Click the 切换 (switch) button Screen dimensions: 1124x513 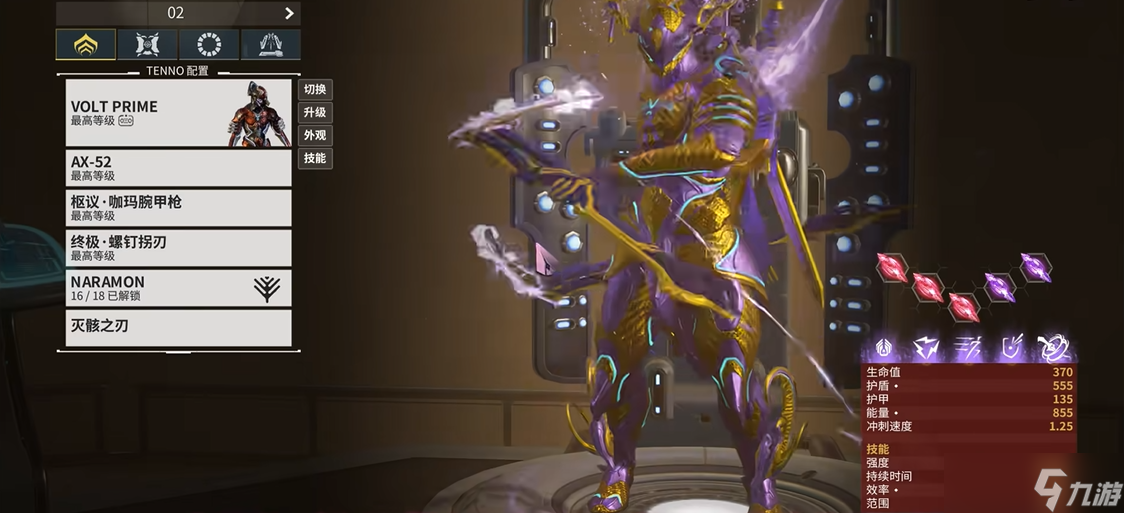click(x=315, y=89)
